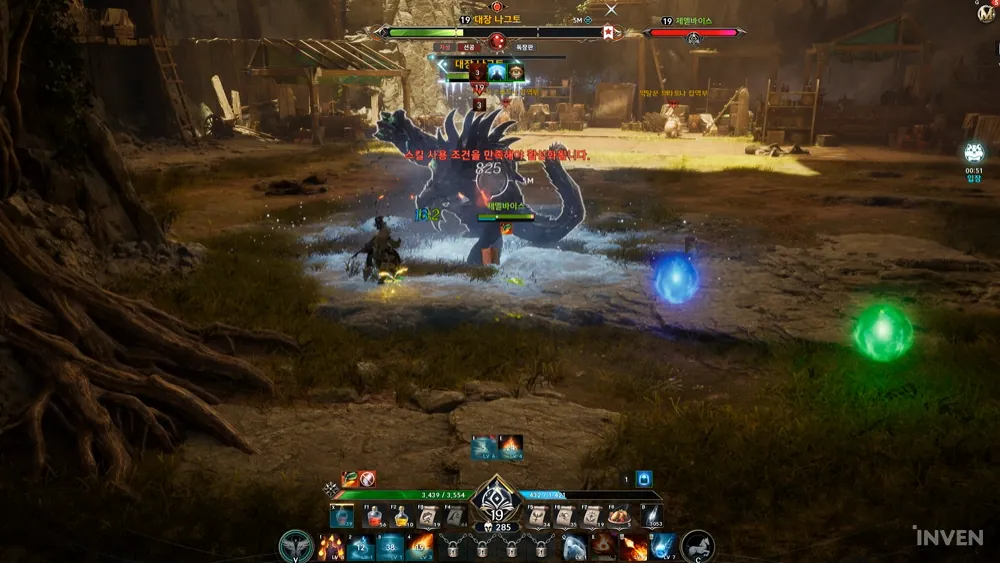Trigger the winged emblem ability button

(297, 547)
